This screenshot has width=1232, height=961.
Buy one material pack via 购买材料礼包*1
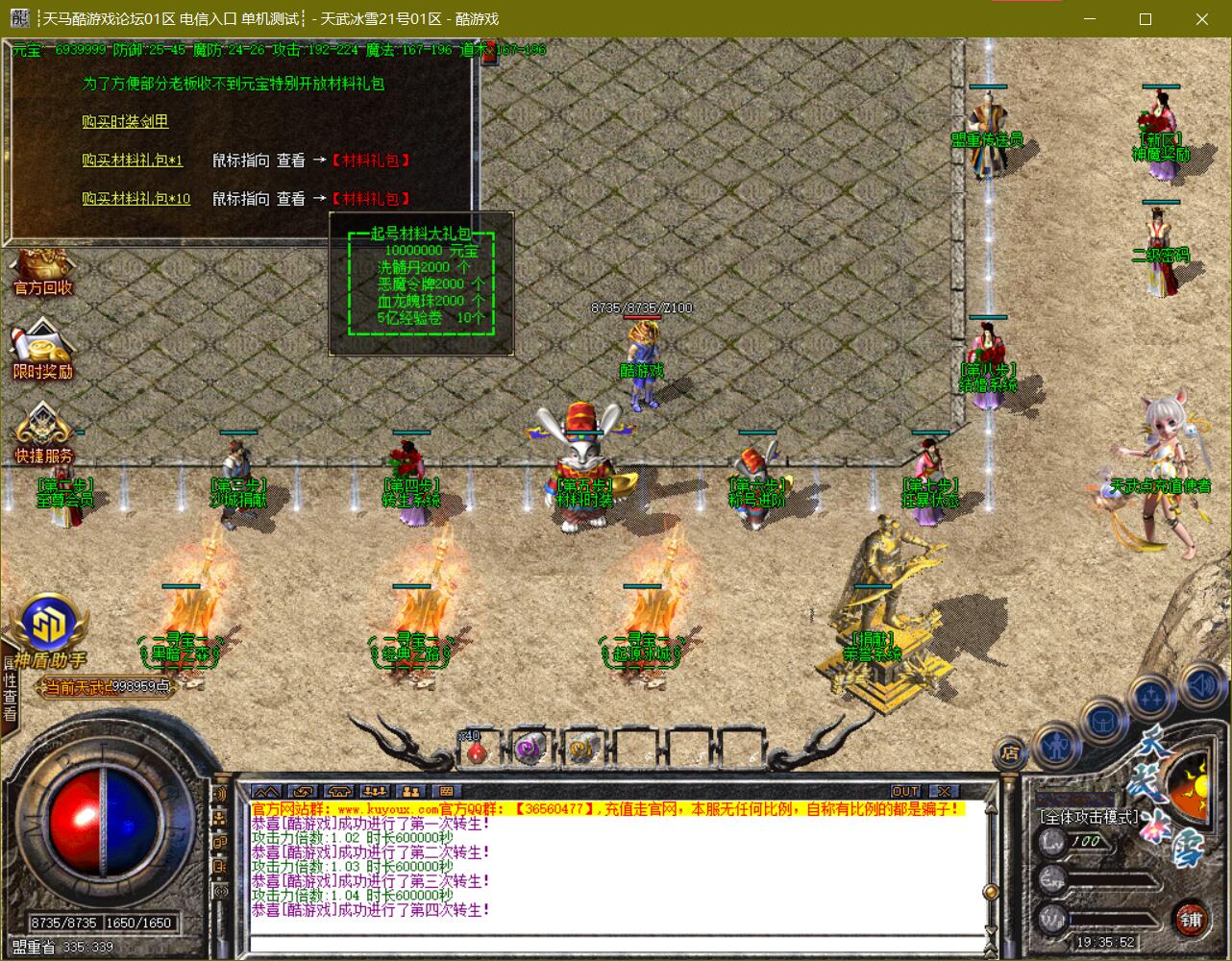pos(132,160)
